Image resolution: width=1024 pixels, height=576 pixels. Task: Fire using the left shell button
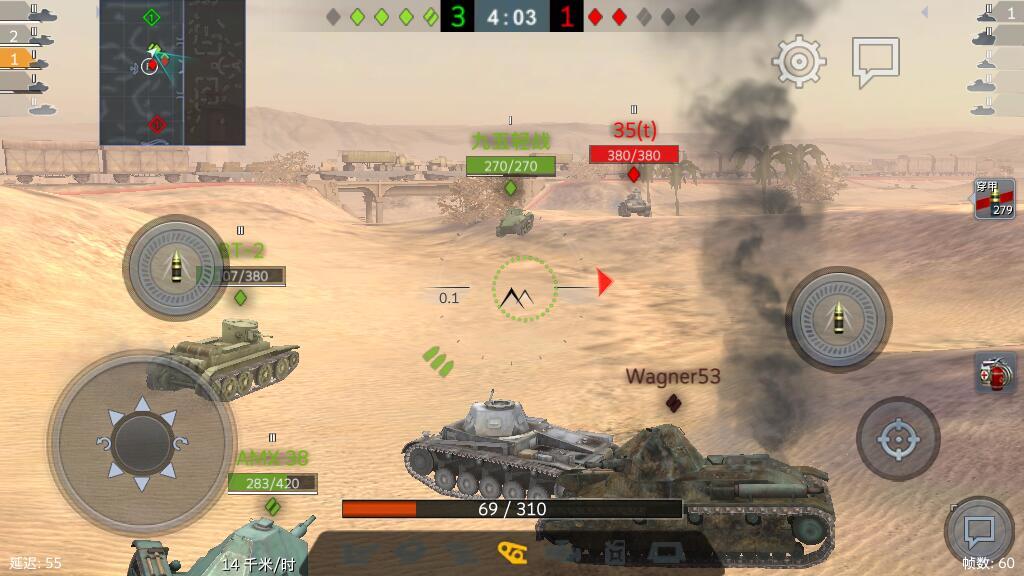[x=175, y=267]
